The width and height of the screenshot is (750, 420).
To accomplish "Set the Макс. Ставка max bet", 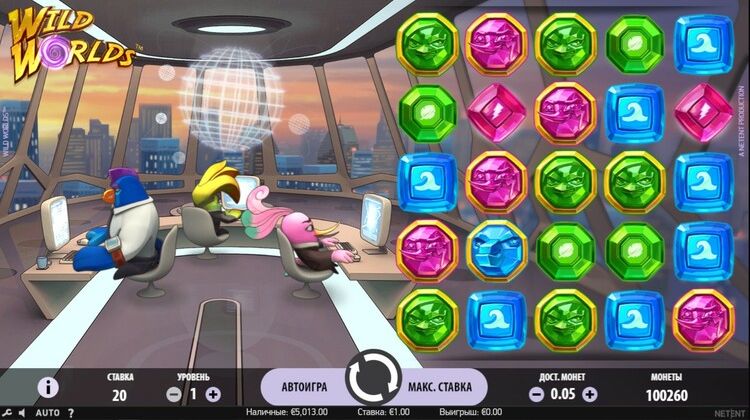I will click(446, 386).
